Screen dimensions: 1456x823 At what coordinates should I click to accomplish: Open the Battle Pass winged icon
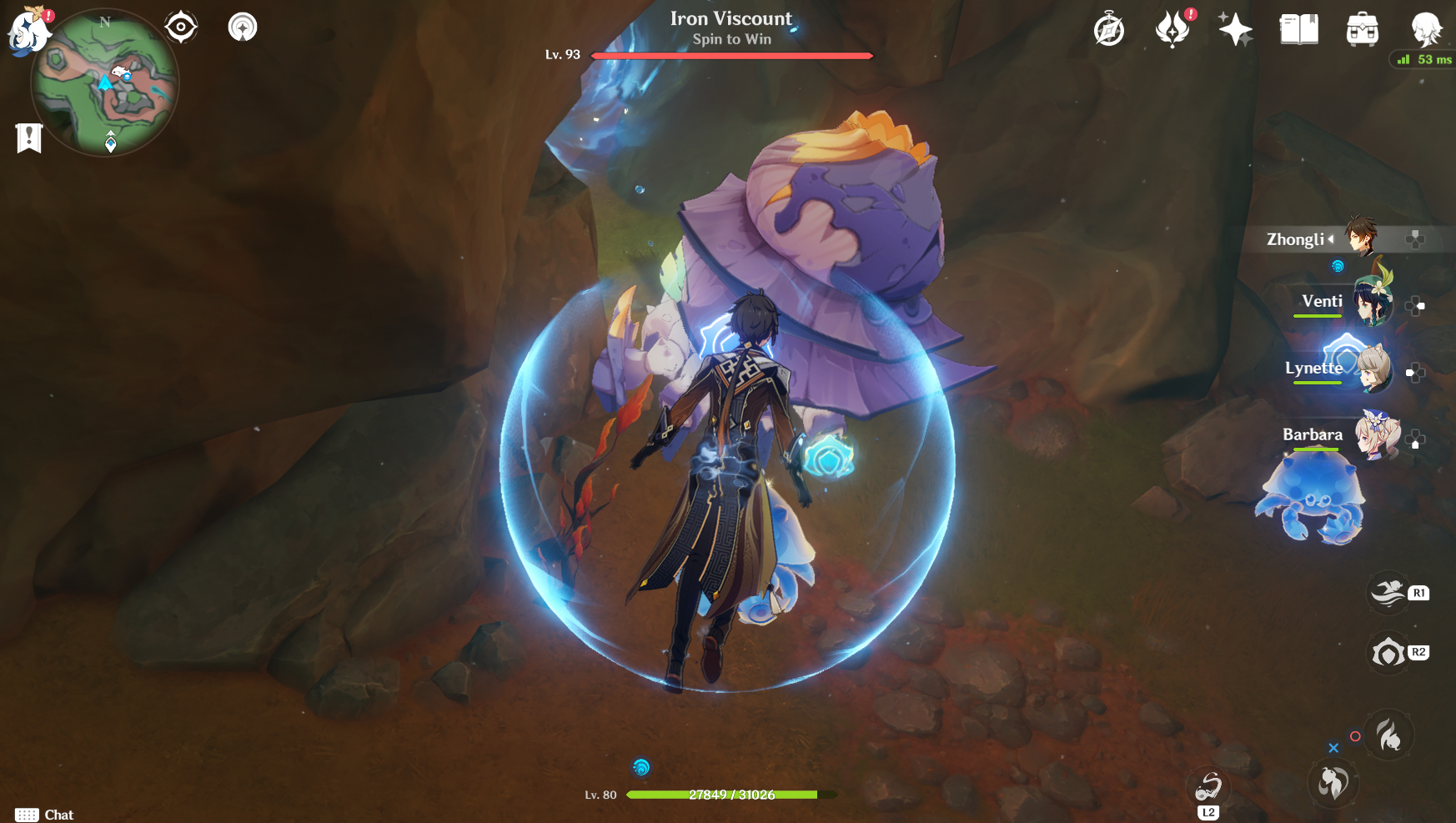pyautogui.click(x=1172, y=30)
